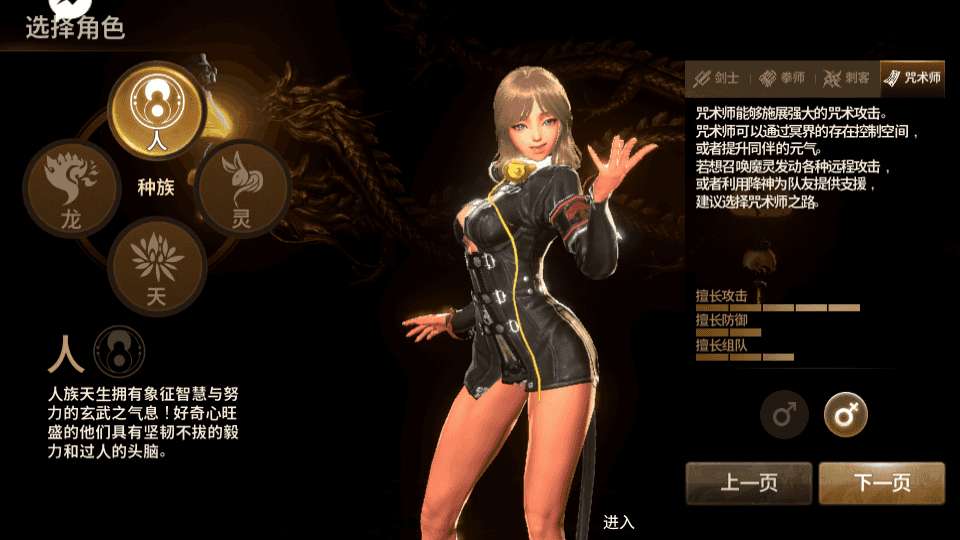Image resolution: width=960 pixels, height=540 pixels.
Task: Choose the male gender symbol
Action: click(784, 414)
